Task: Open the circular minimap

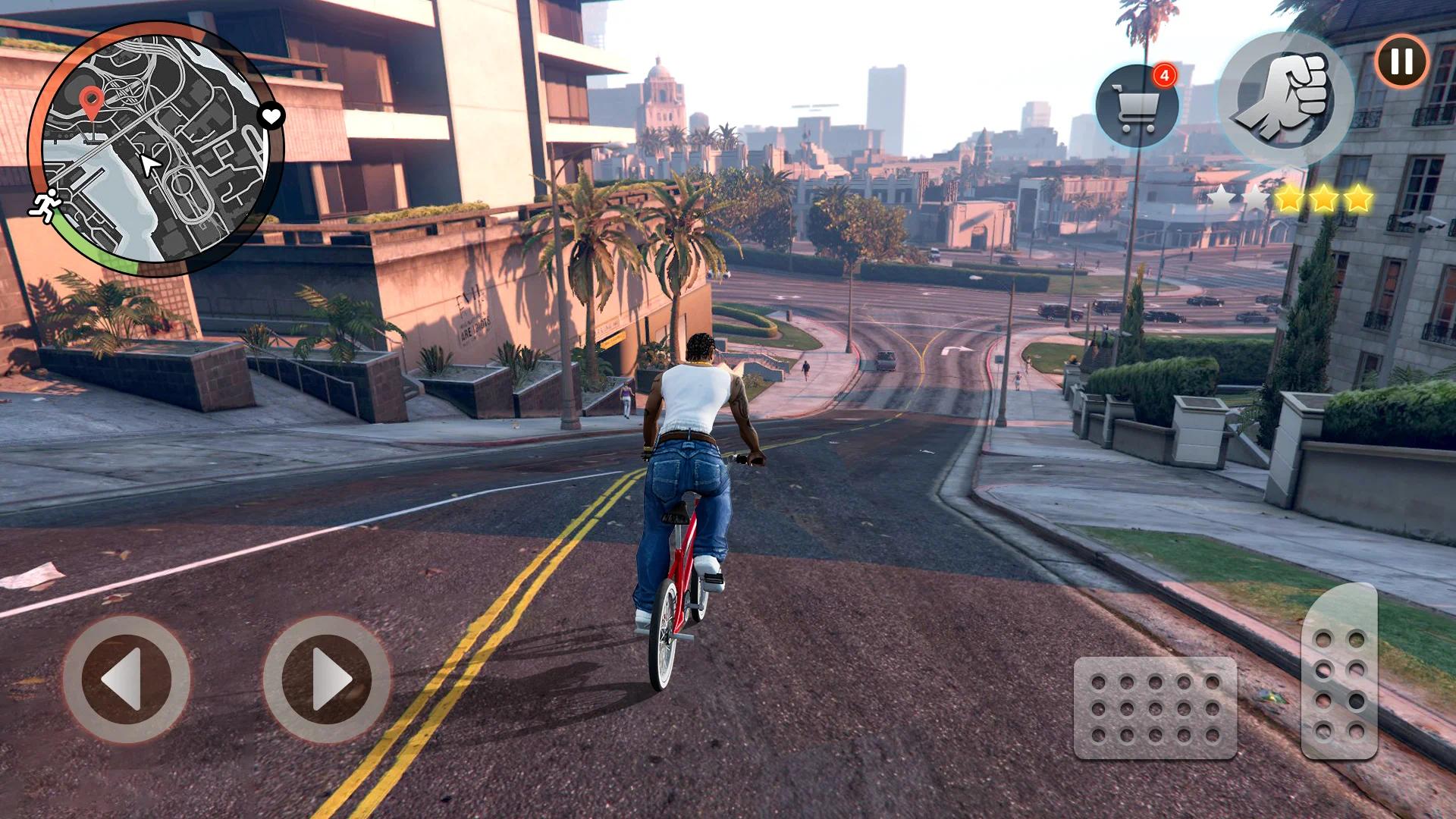Action: point(155,149)
